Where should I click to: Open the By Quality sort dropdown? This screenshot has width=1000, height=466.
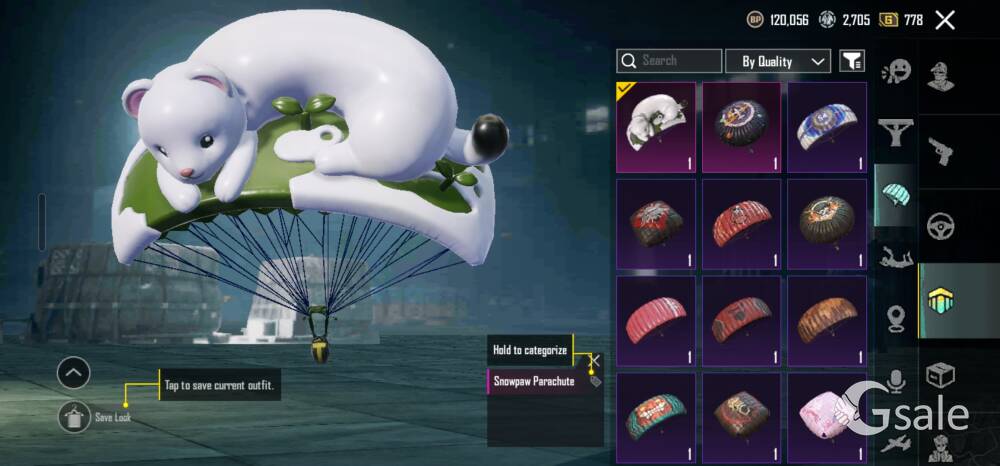click(x=778, y=61)
